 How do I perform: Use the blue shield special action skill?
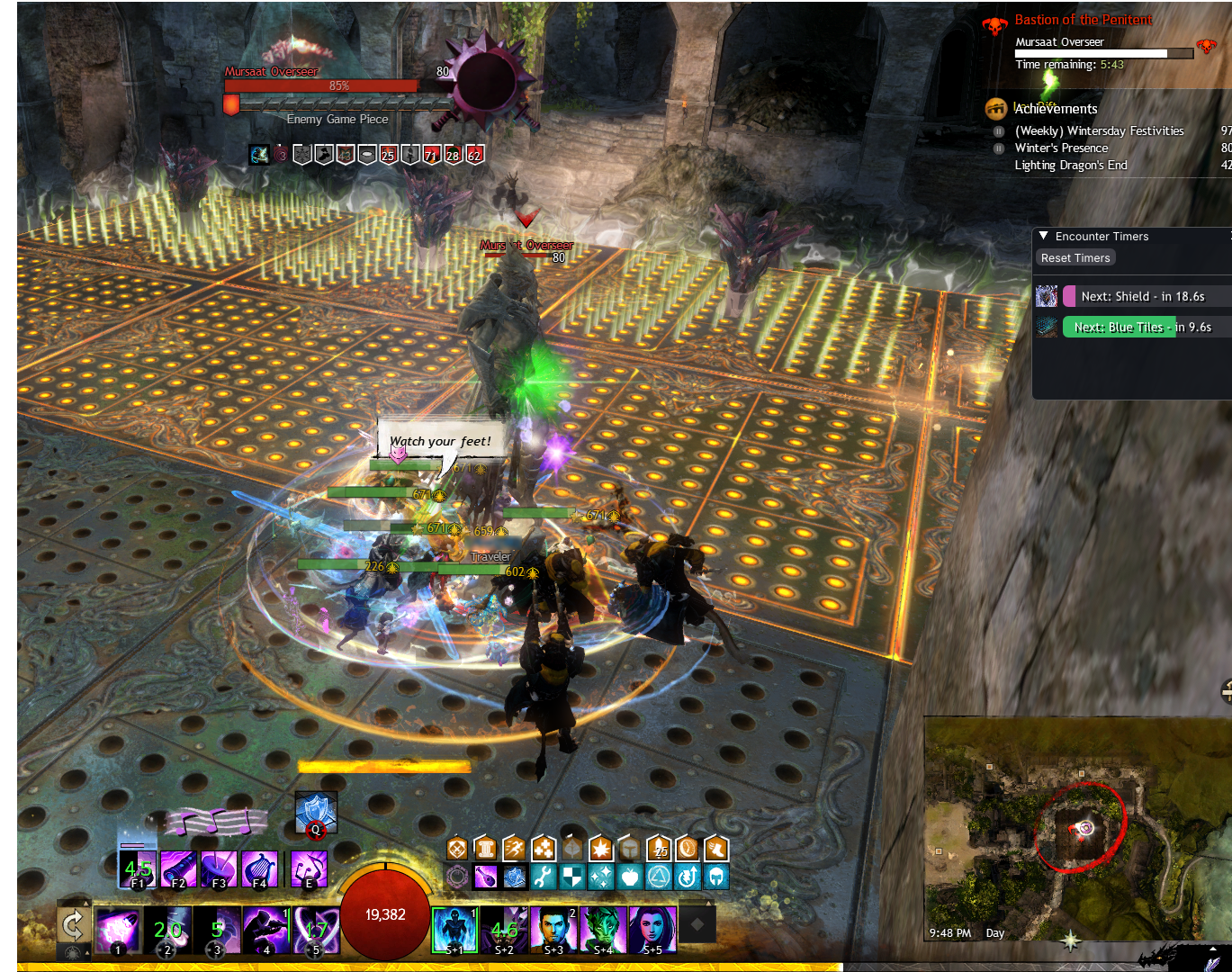(x=316, y=813)
